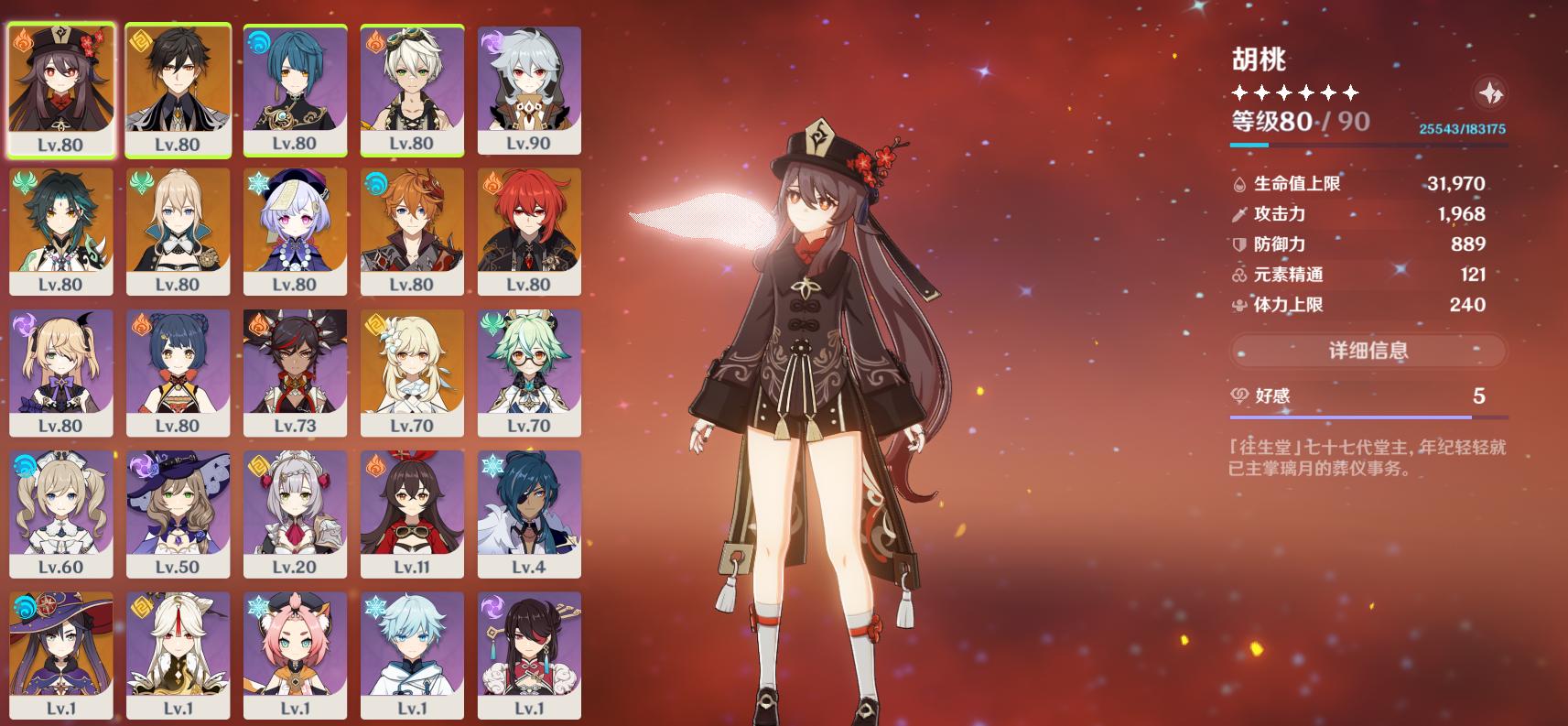This screenshot has height=726, width=1568.
Task: Select Hu Tao's portrait with the plum-blossom hat
Action: coord(60,90)
